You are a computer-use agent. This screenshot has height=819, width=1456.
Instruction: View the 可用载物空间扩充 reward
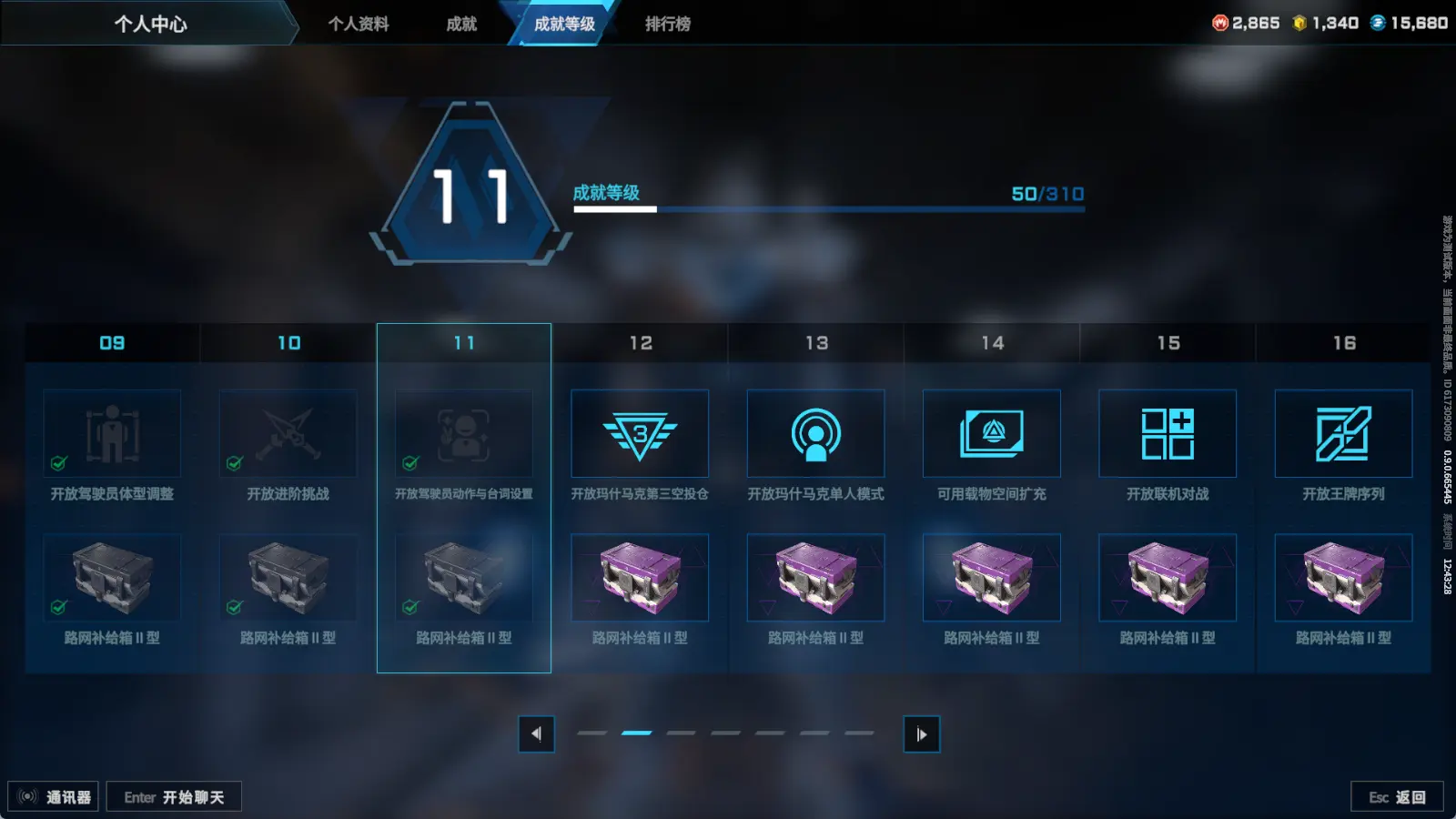pos(992,434)
